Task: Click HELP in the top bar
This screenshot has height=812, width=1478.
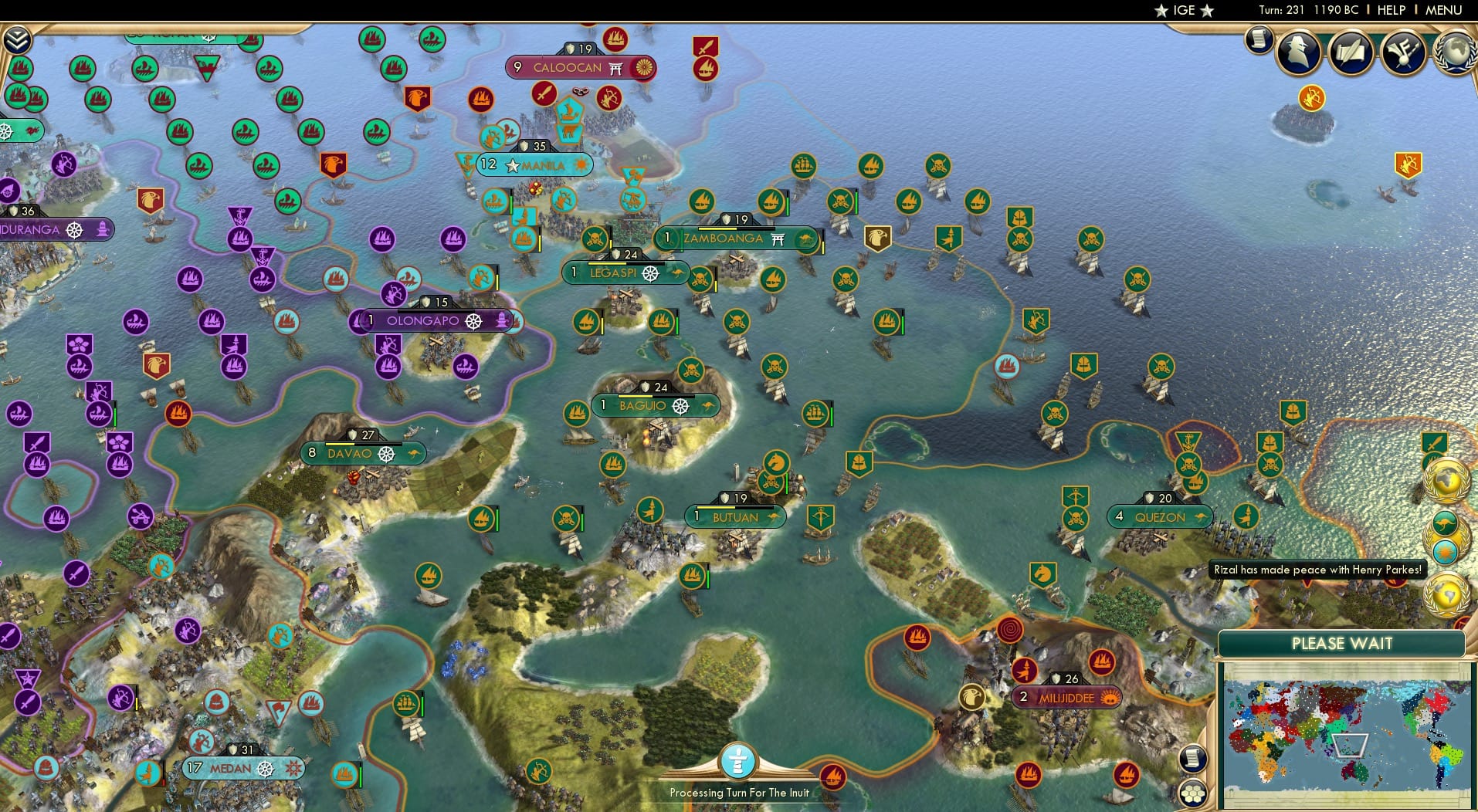Action: [x=1391, y=10]
